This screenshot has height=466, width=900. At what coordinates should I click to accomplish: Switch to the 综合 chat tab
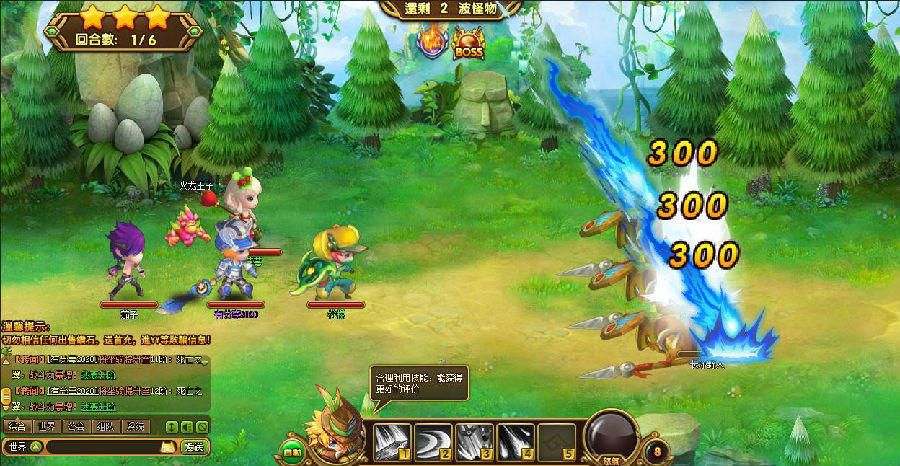(16, 427)
